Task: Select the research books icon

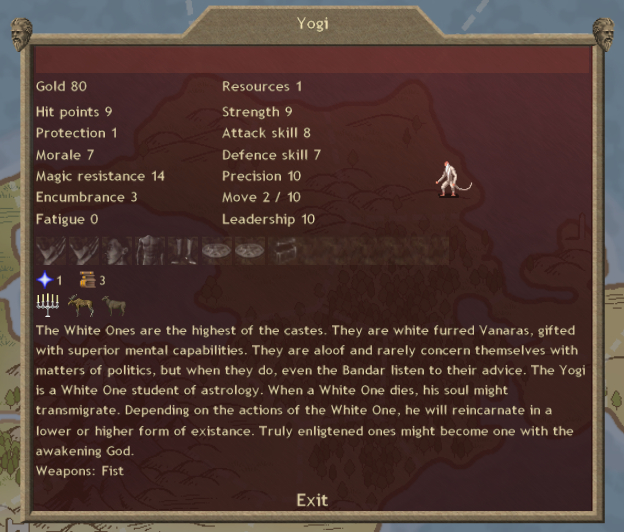Action: click(86, 280)
